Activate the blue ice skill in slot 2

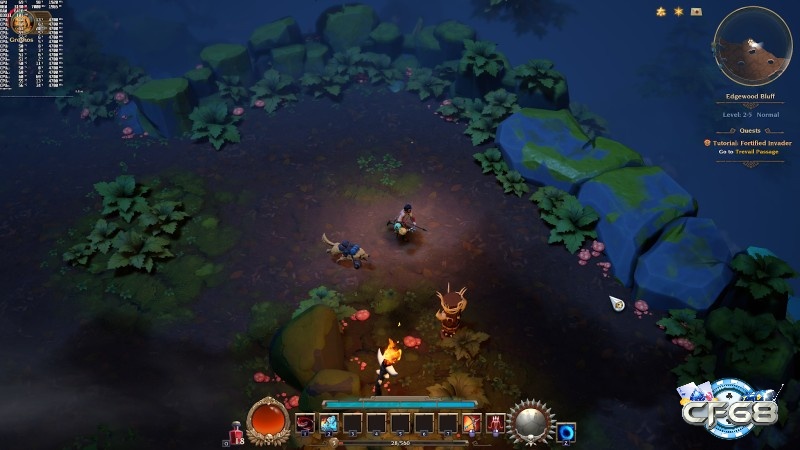(329, 424)
